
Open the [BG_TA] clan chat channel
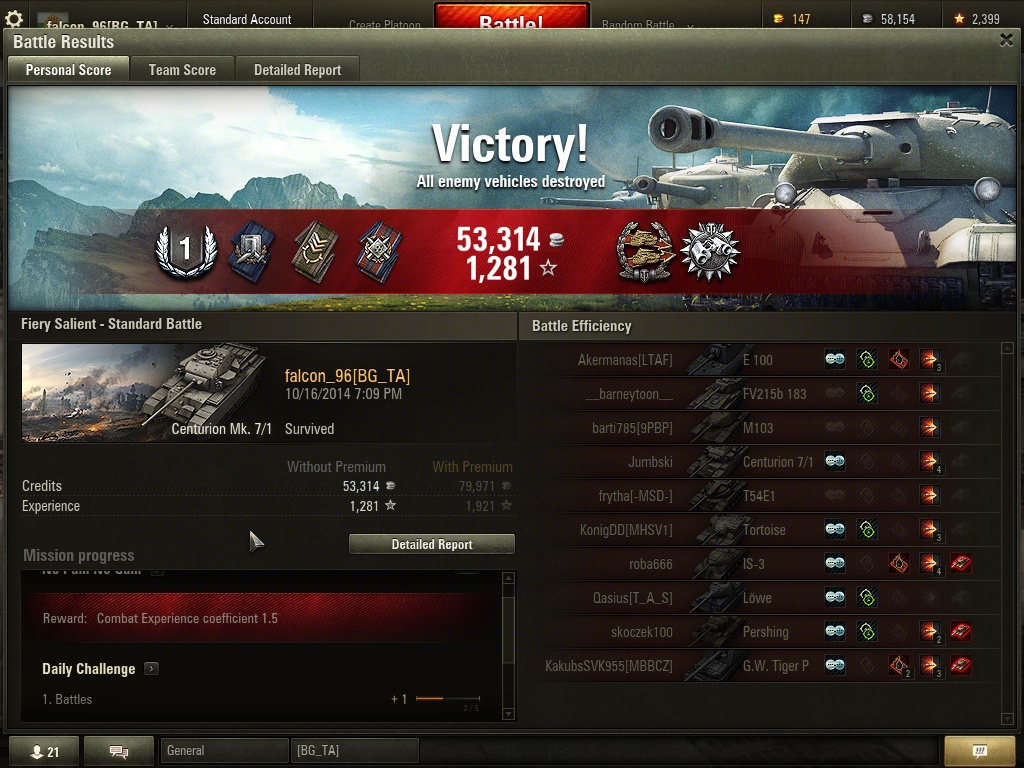[355, 750]
